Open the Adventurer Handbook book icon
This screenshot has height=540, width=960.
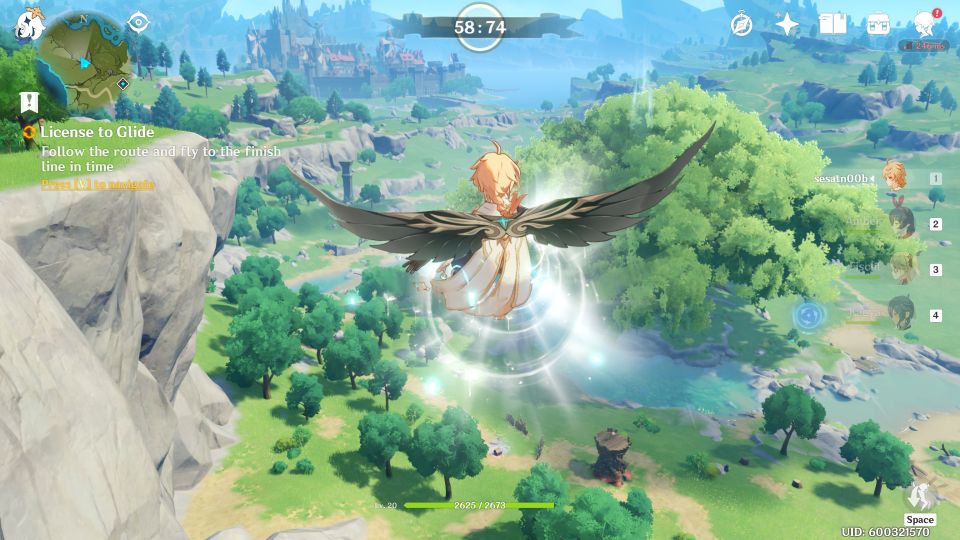click(x=832, y=24)
